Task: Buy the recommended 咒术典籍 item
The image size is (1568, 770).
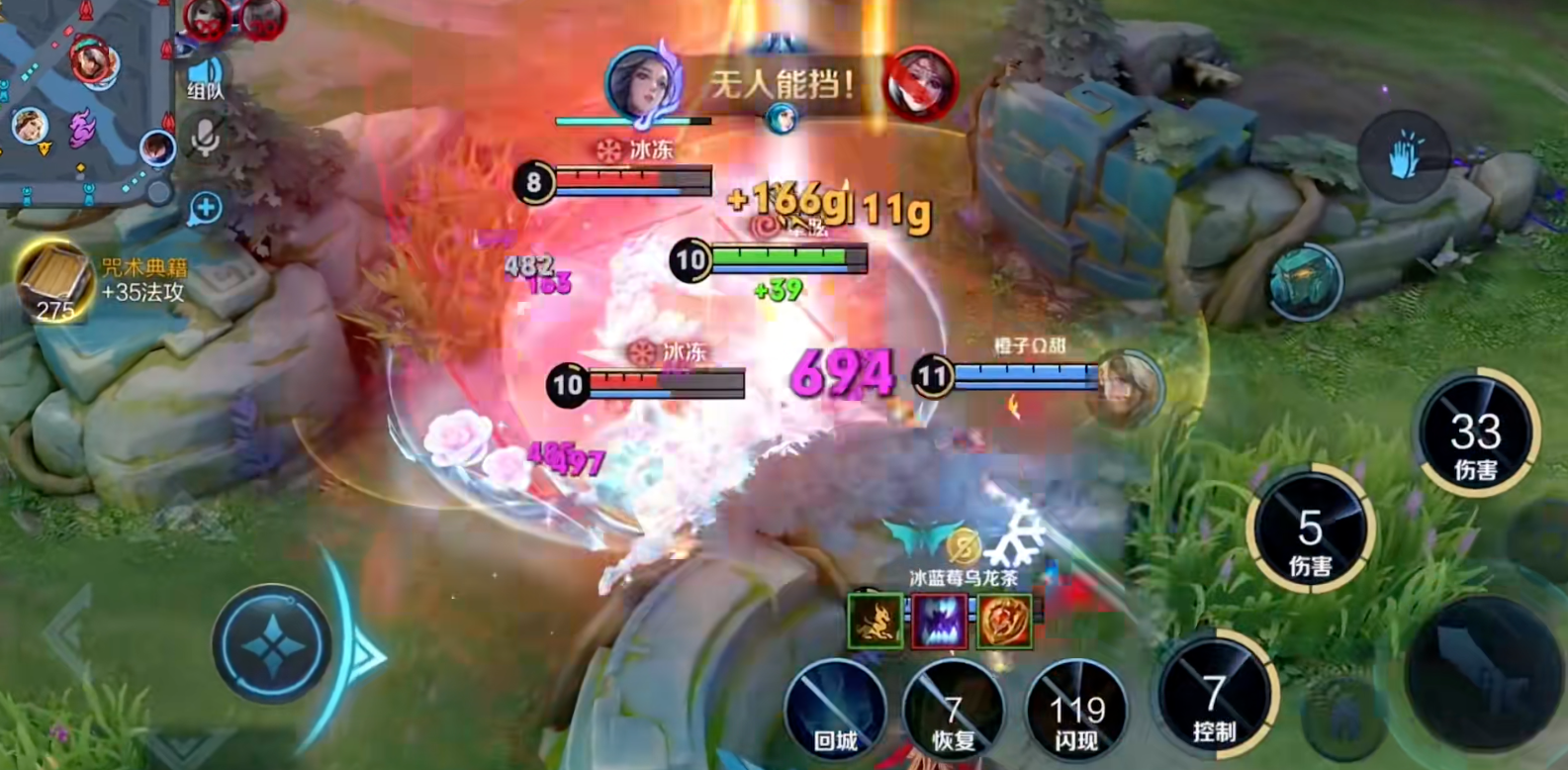Action: coord(53,282)
